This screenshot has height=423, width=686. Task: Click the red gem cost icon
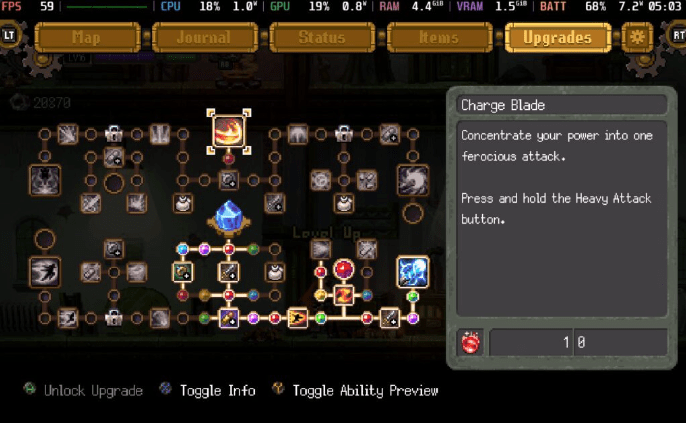(471, 343)
